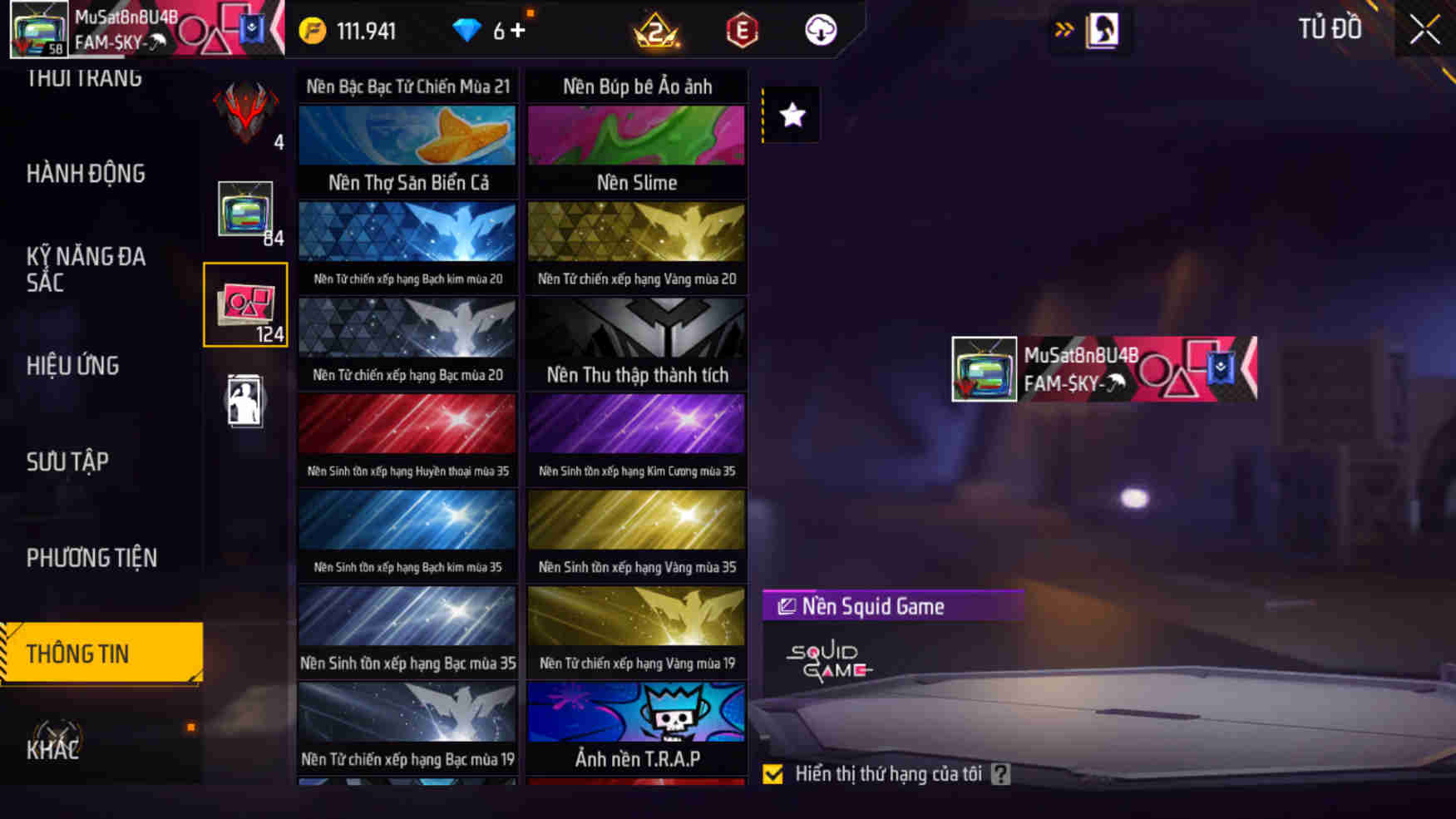Viewport: 1456px width, 819px height.
Task: Open the help question mark beside the rank checkbox
Action: click(1002, 773)
